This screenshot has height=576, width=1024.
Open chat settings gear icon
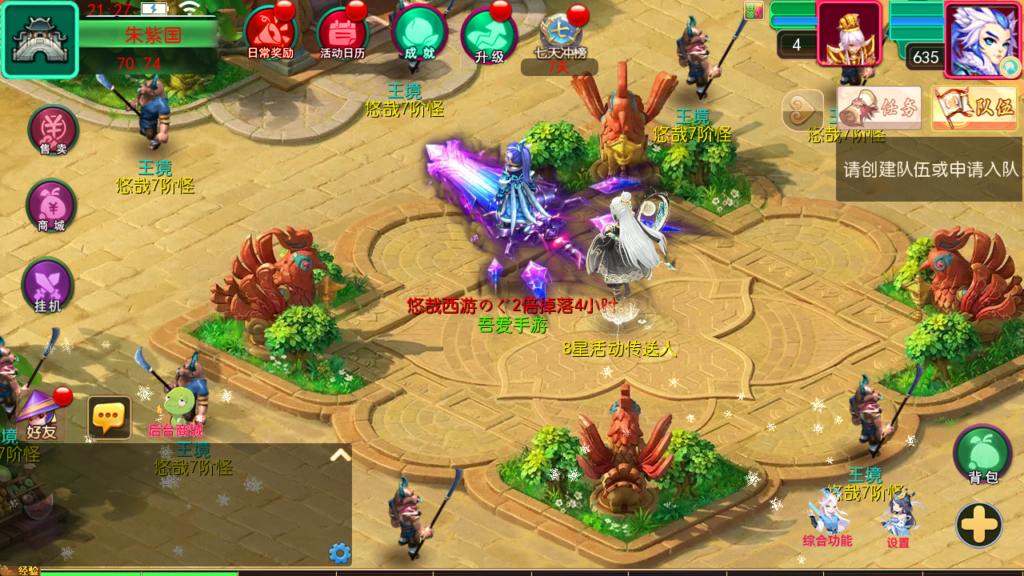tap(340, 552)
